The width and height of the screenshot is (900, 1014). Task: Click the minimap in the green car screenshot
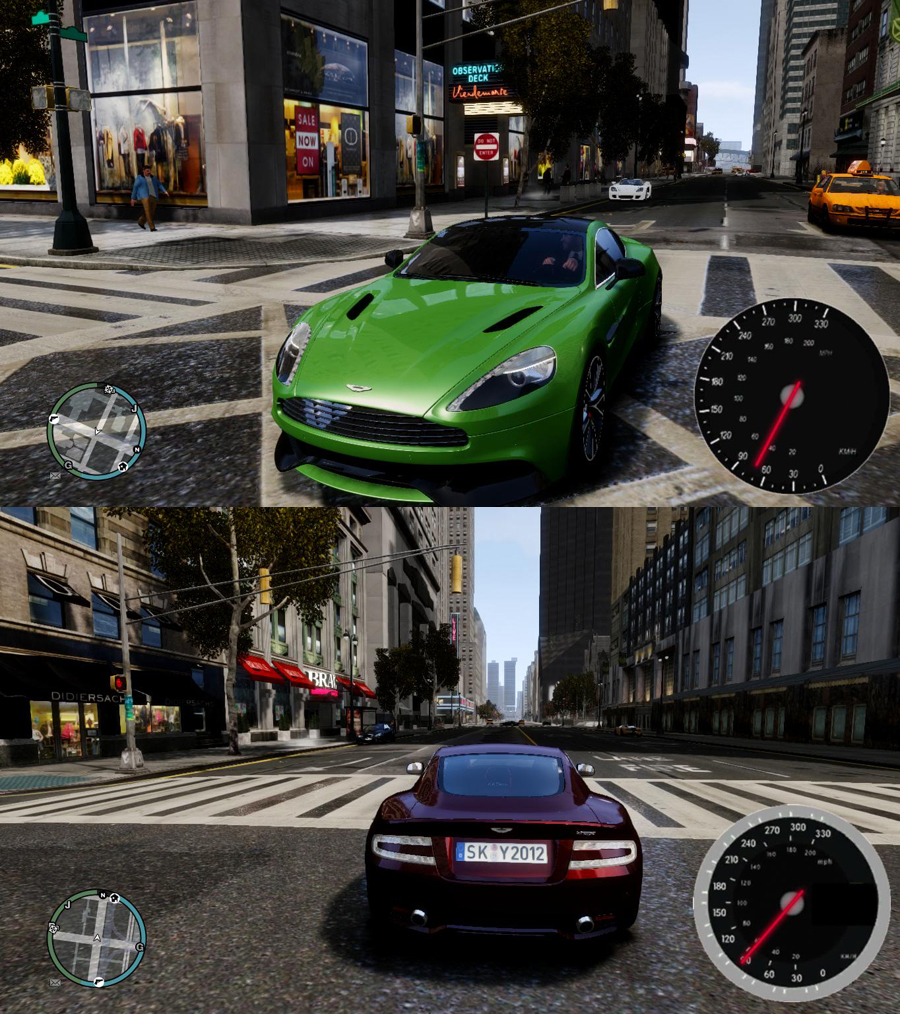click(96, 431)
